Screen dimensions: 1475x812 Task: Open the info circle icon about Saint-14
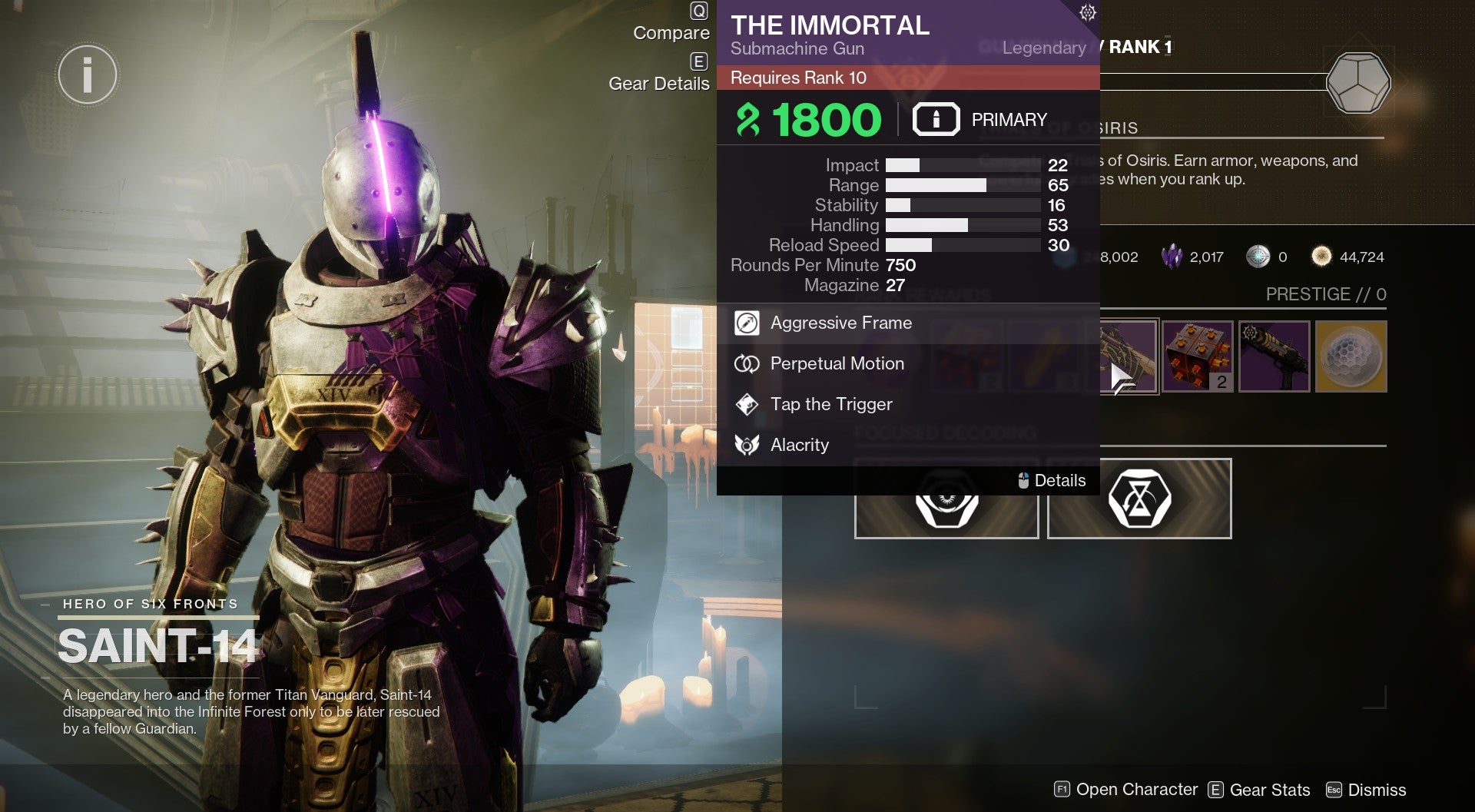click(88, 75)
